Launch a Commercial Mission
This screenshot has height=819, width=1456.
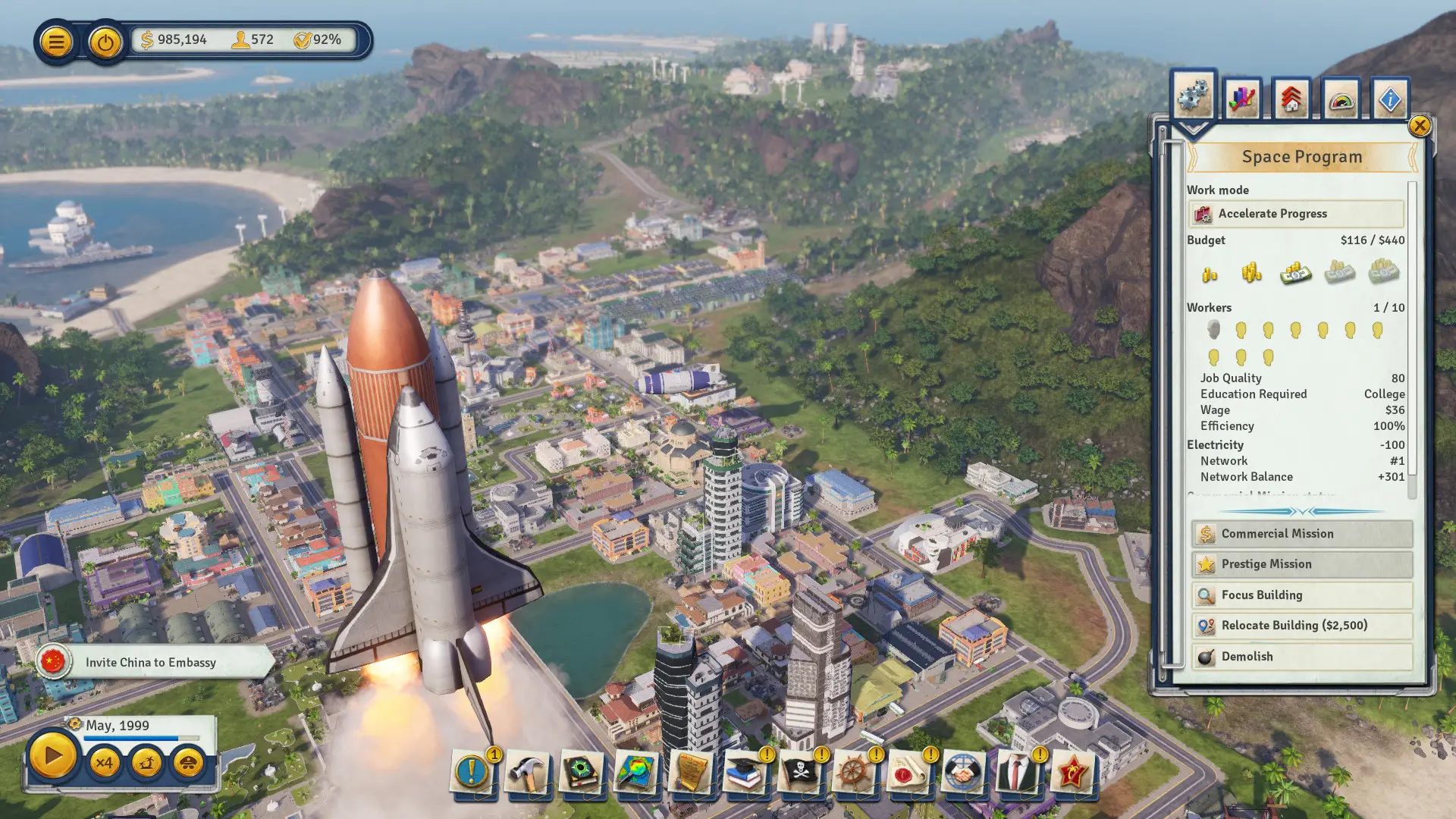1301,534
